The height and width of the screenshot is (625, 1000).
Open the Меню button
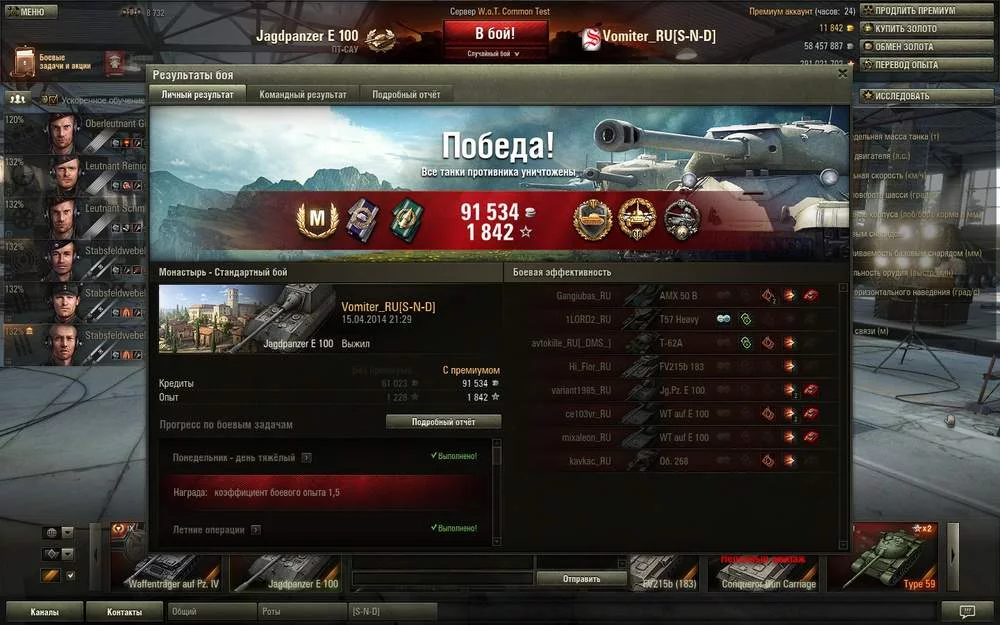tap(26, 12)
